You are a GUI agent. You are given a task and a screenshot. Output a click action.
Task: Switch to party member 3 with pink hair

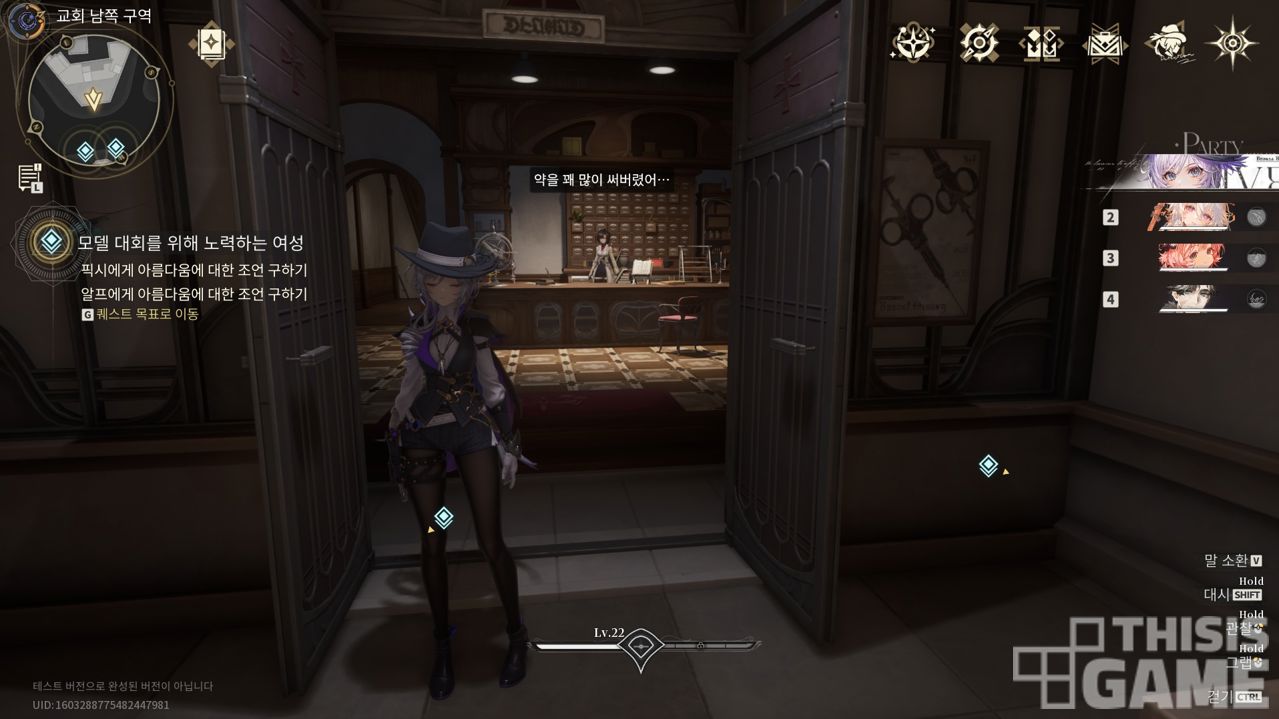pos(1197,257)
